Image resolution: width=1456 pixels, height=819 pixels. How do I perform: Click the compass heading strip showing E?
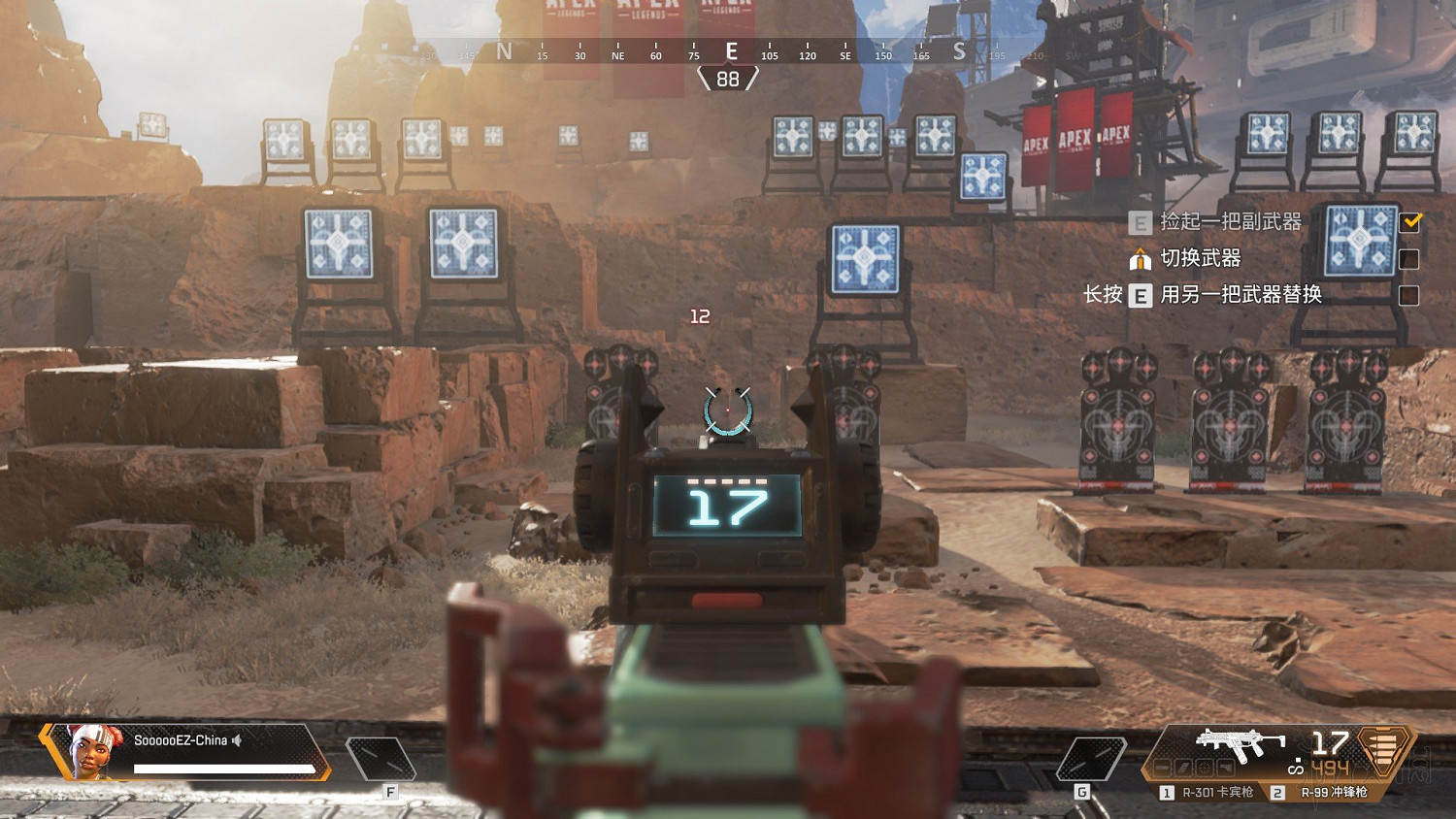[x=731, y=52]
